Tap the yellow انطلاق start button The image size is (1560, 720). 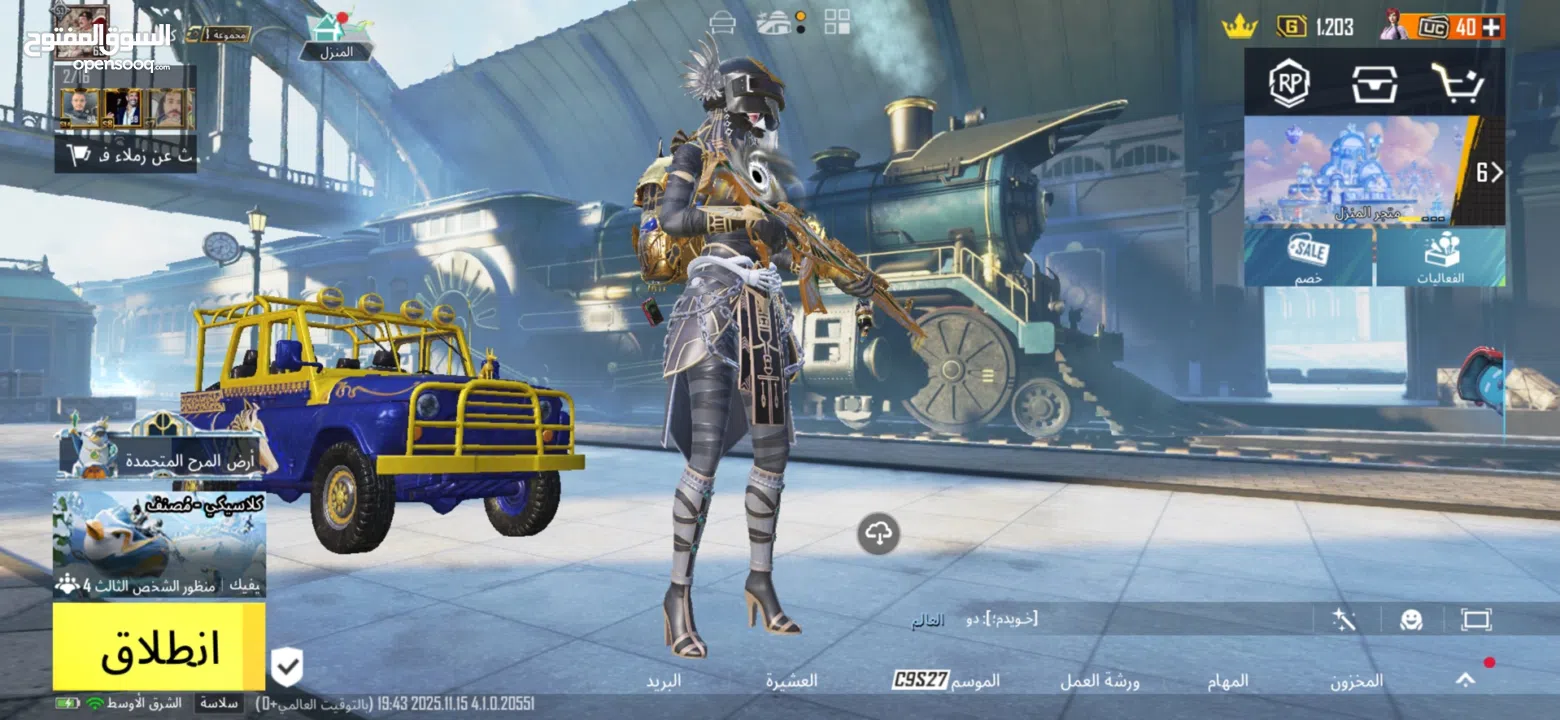pyautogui.click(x=159, y=647)
